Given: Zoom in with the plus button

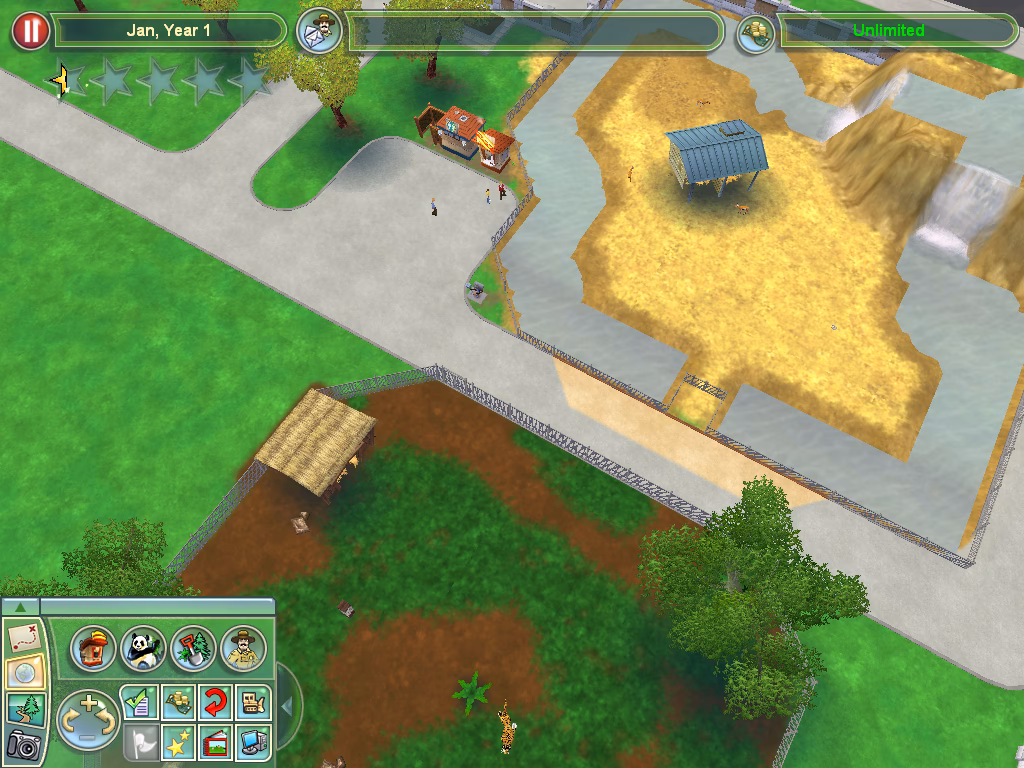Looking at the screenshot, I should click(88, 704).
